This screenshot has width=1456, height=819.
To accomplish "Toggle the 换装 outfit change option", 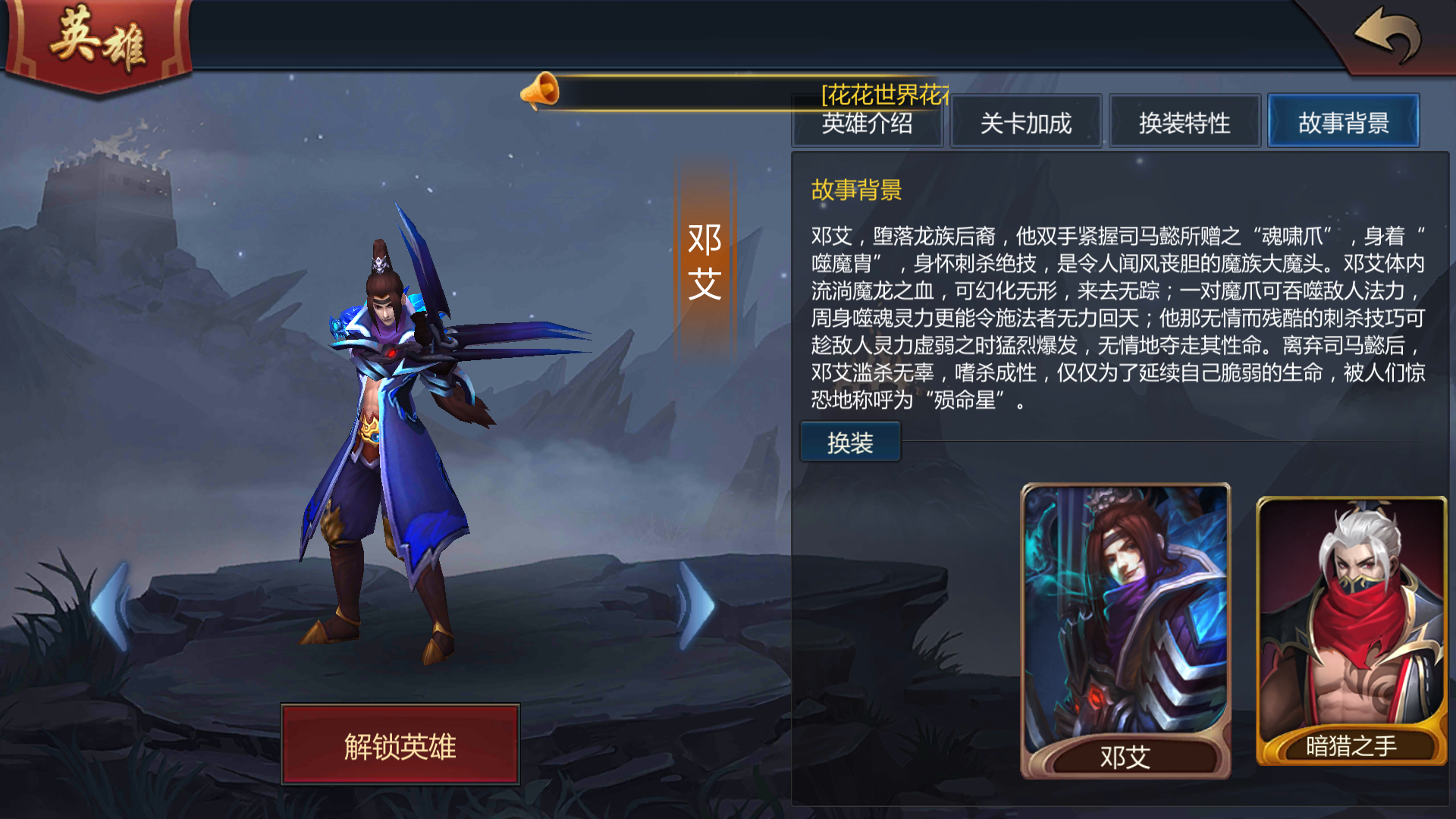I will click(849, 440).
